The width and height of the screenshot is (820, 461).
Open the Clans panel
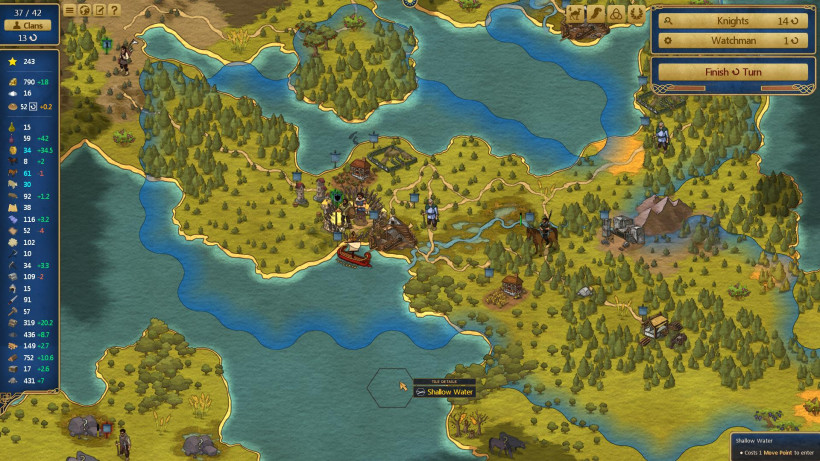tap(29, 23)
